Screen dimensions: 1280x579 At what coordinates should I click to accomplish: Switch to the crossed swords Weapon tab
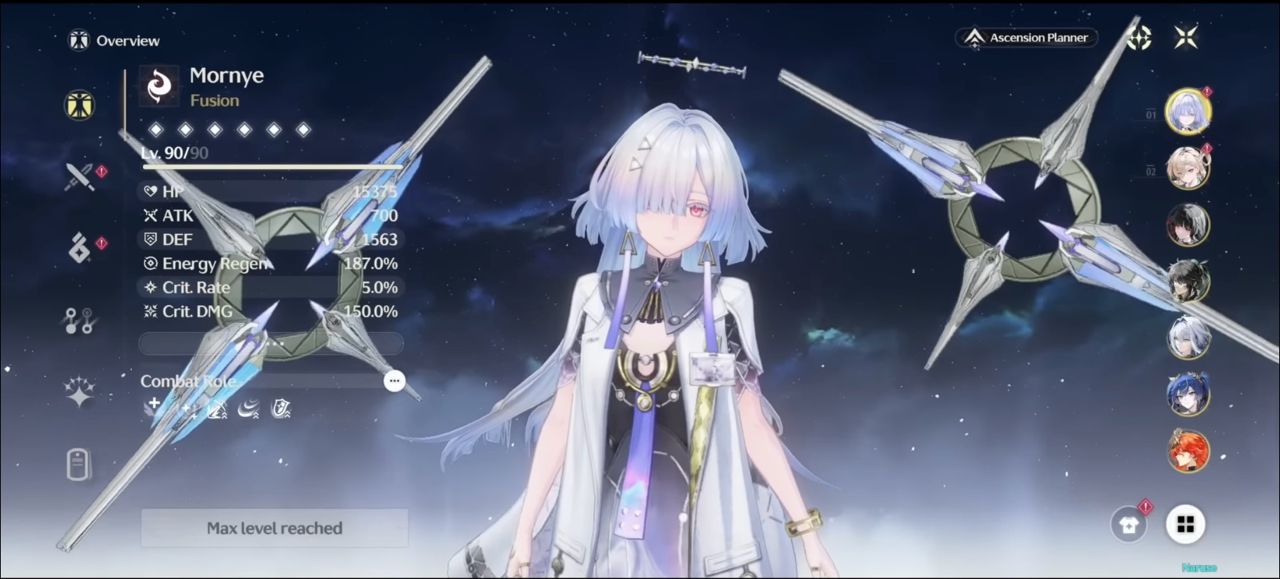pos(79,177)
